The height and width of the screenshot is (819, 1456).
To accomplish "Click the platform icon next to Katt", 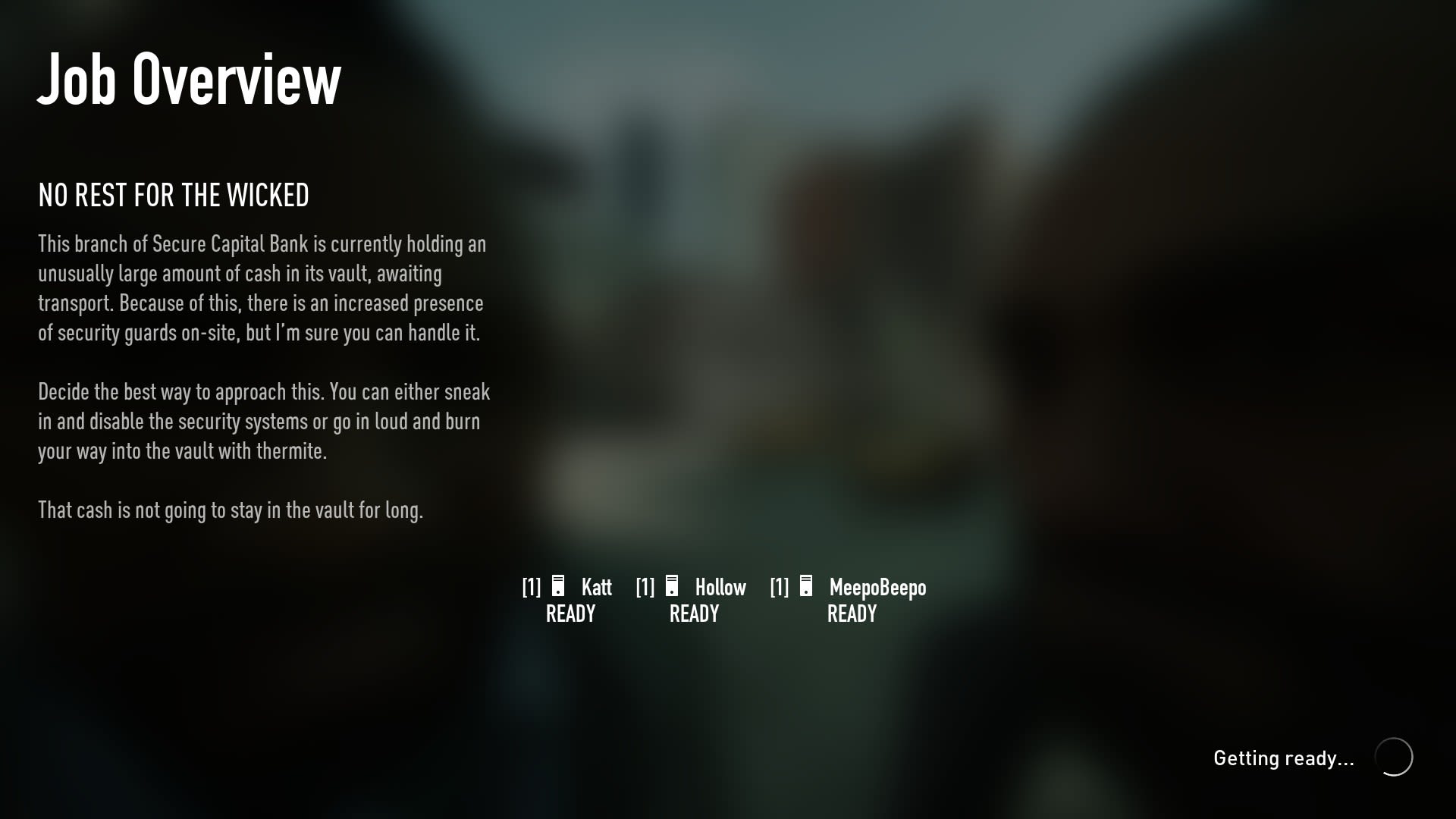I will tap(557, 586).
